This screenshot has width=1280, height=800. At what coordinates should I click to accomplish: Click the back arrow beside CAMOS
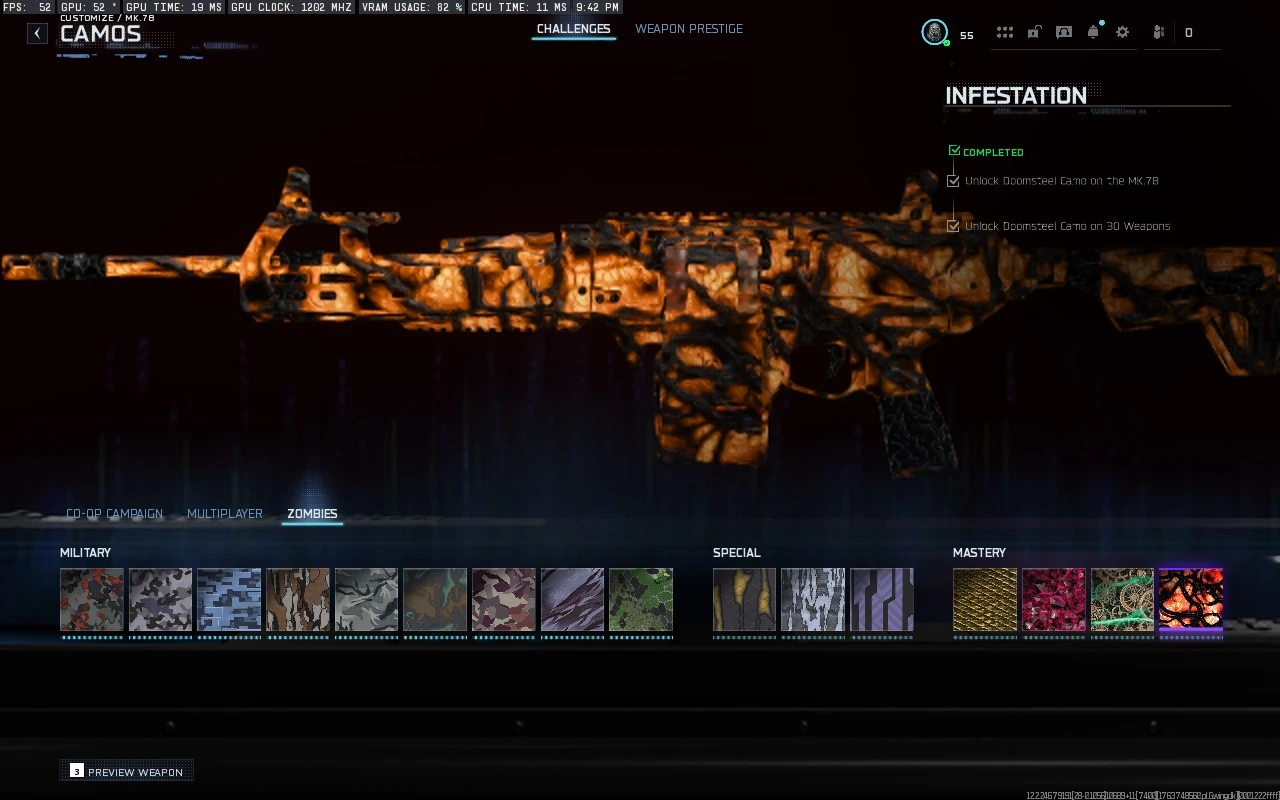pyautogui.click(x=36, y=33)
